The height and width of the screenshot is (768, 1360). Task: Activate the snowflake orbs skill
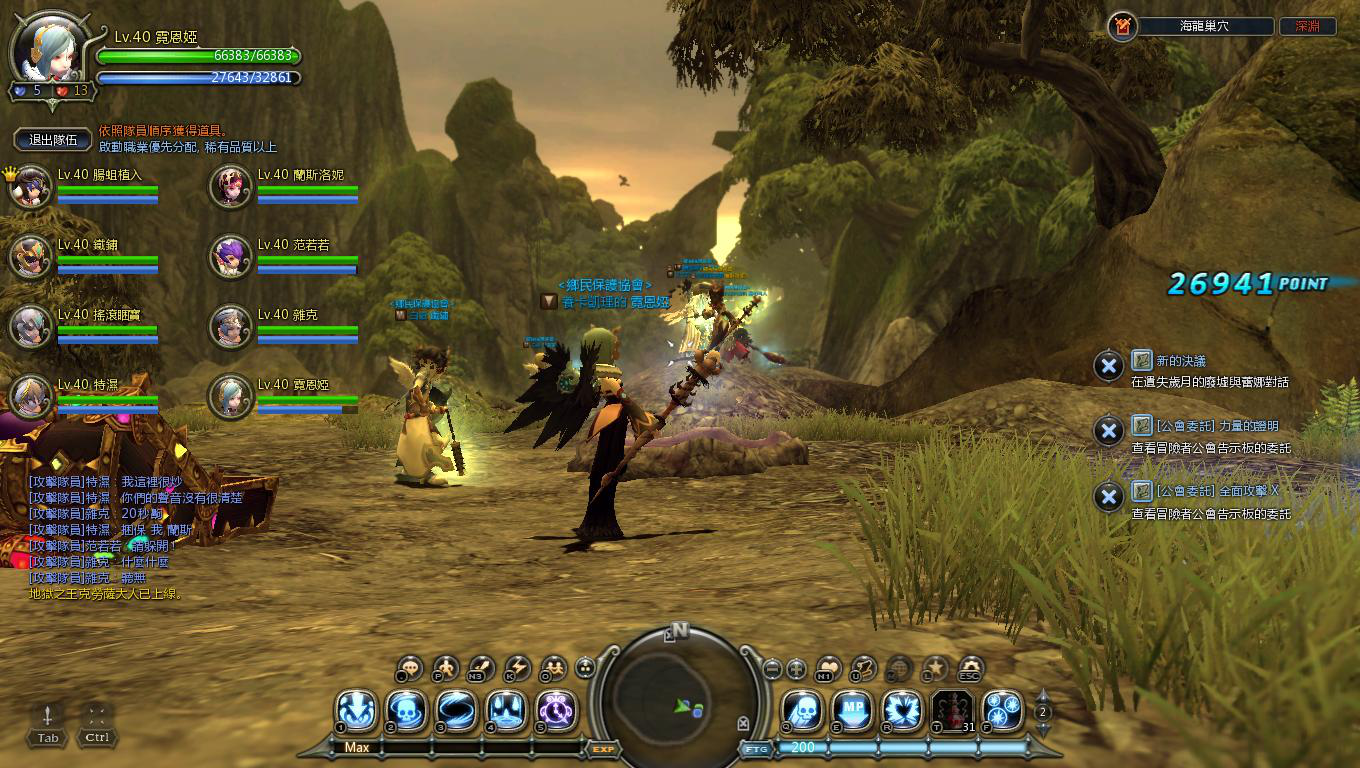tap(1001, 711)
